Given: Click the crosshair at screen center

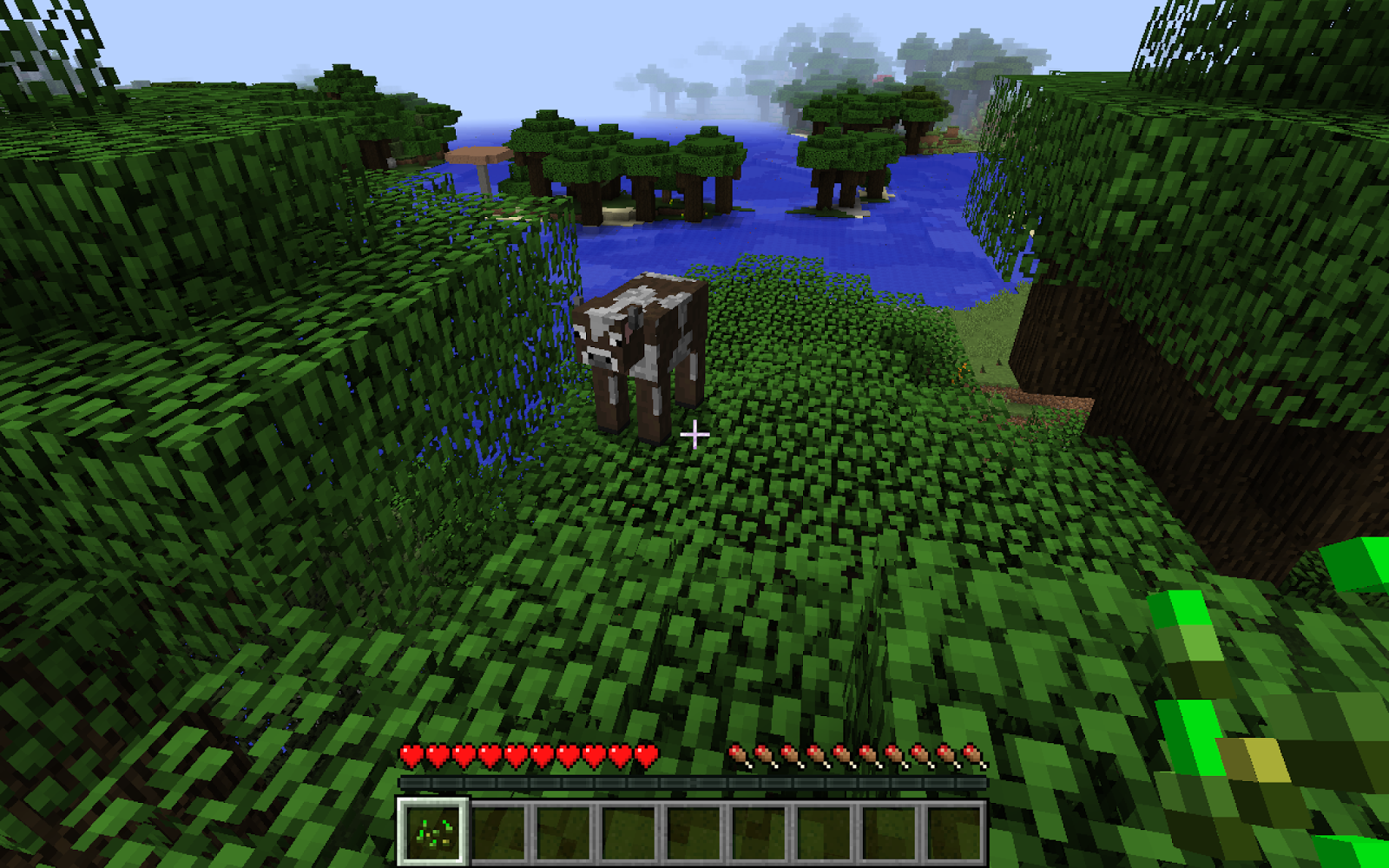Looking at the screenshot, I should point(694,432).
